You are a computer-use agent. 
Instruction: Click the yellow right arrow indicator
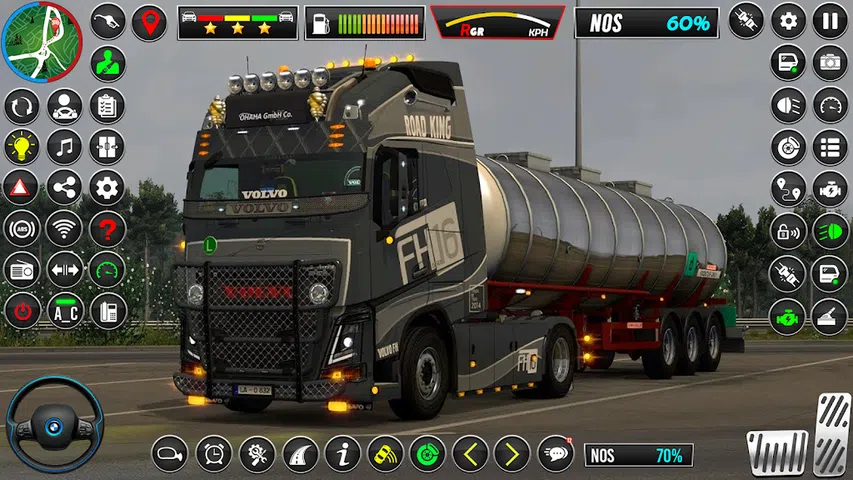point(512,454)
